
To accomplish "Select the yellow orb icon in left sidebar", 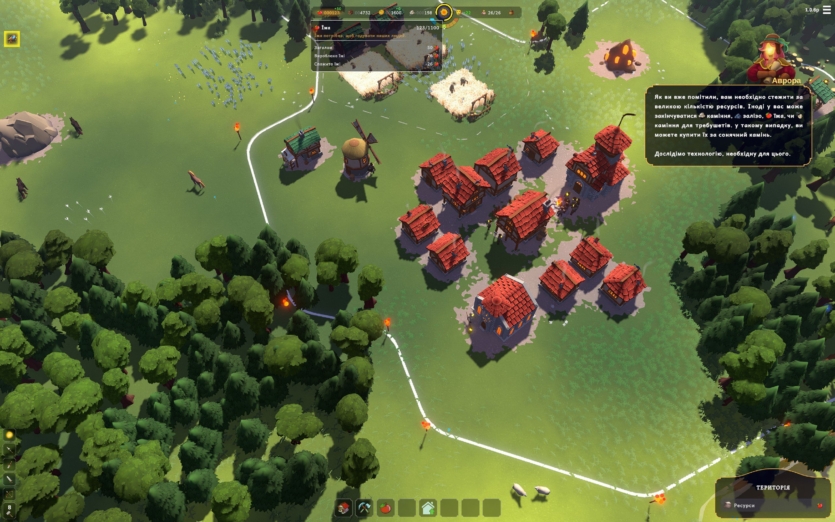I will click(9, 436).
